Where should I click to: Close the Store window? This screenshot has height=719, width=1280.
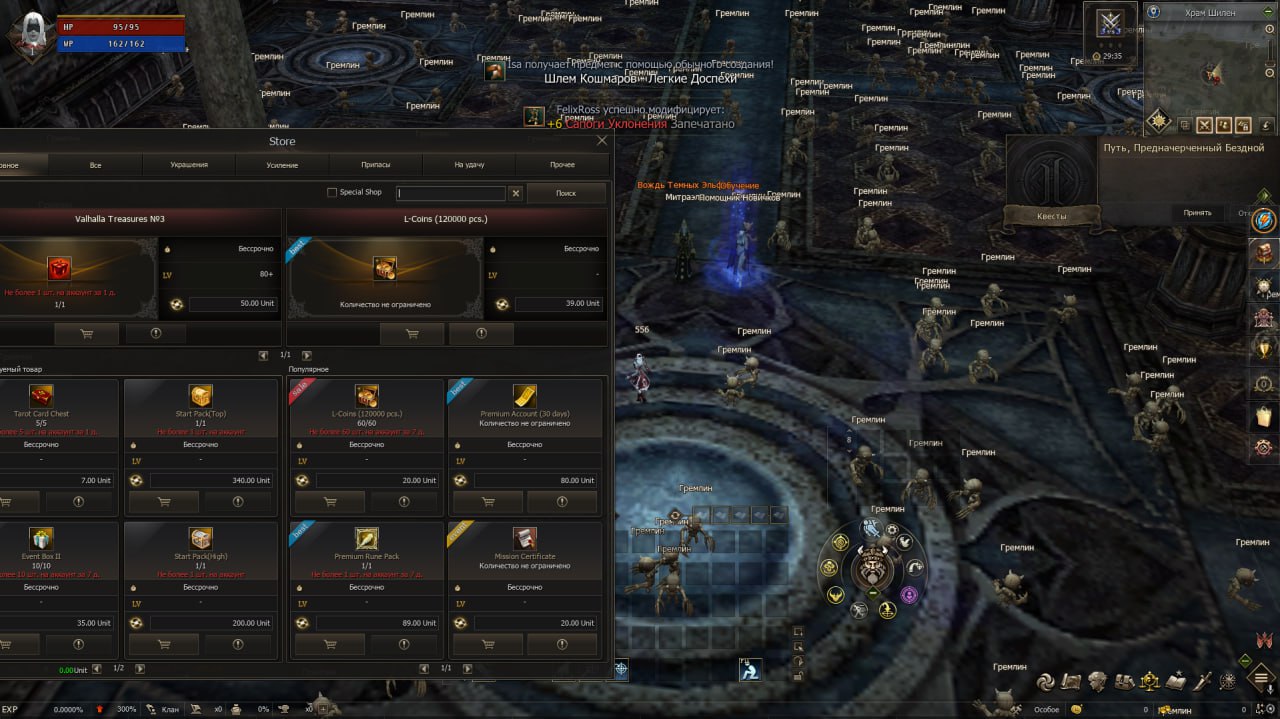(x=602, y=141)
